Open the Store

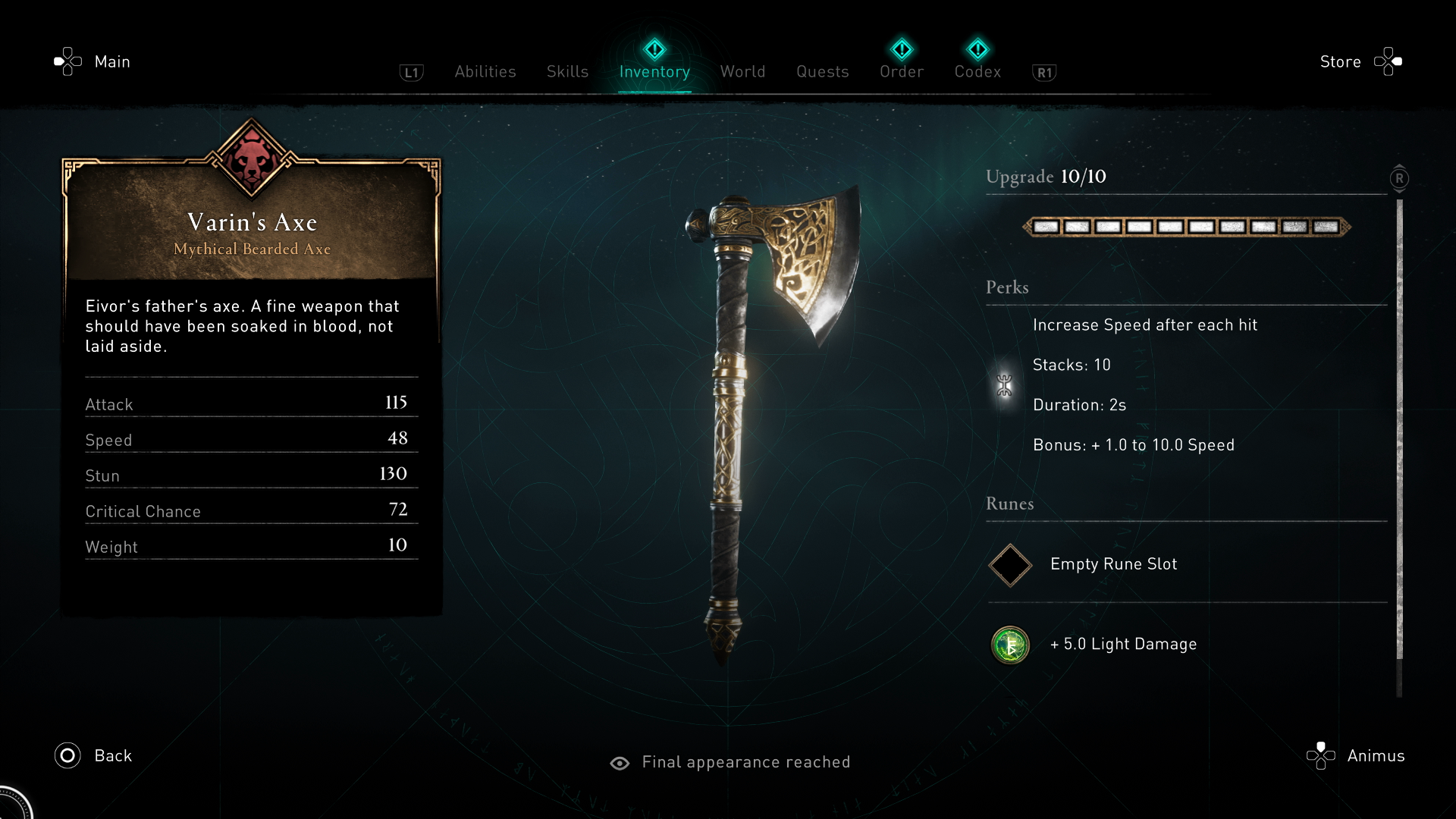click(x=1341, y=61)
